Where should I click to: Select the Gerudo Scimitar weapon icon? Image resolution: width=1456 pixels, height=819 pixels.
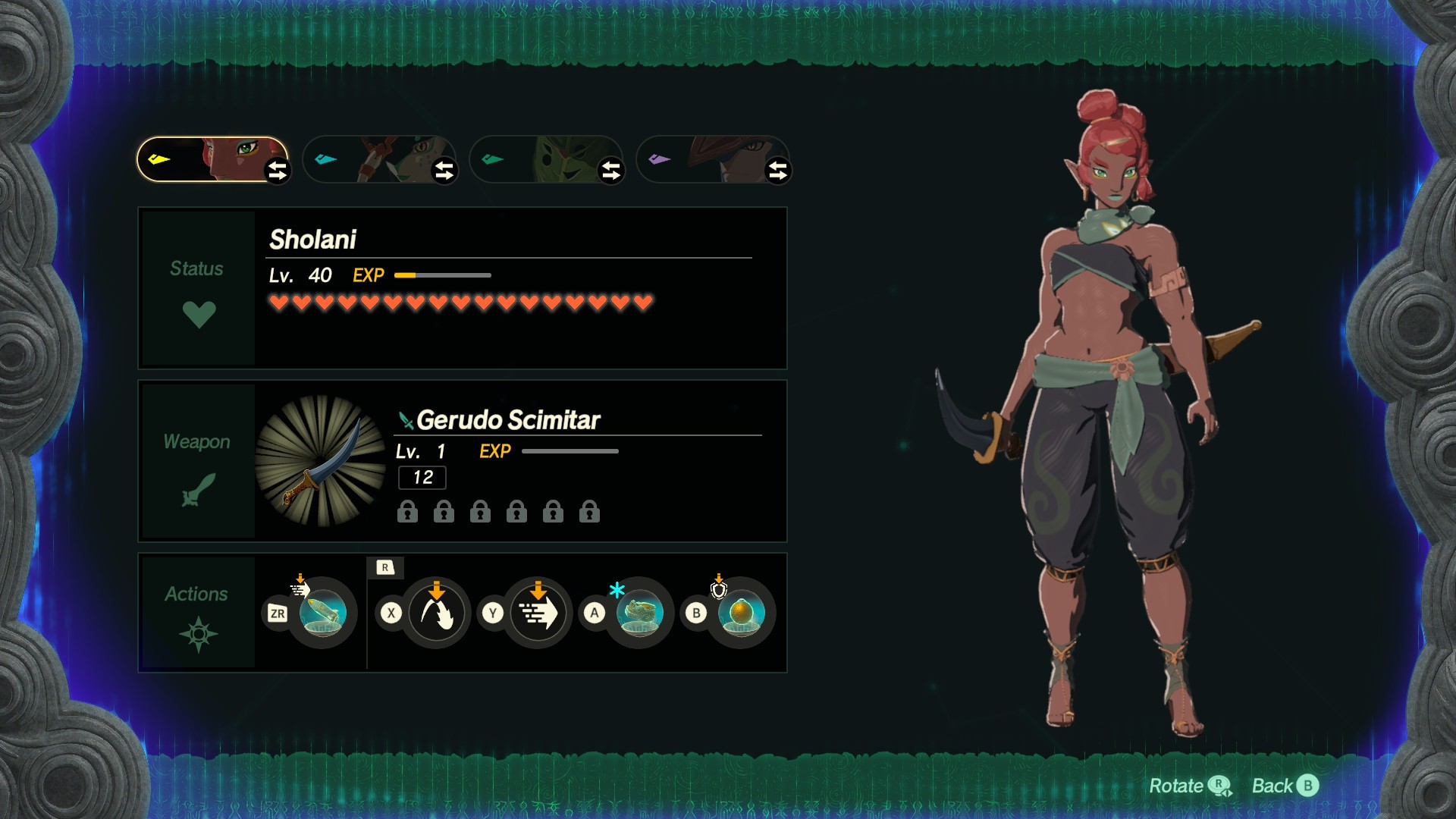point(322,461)
